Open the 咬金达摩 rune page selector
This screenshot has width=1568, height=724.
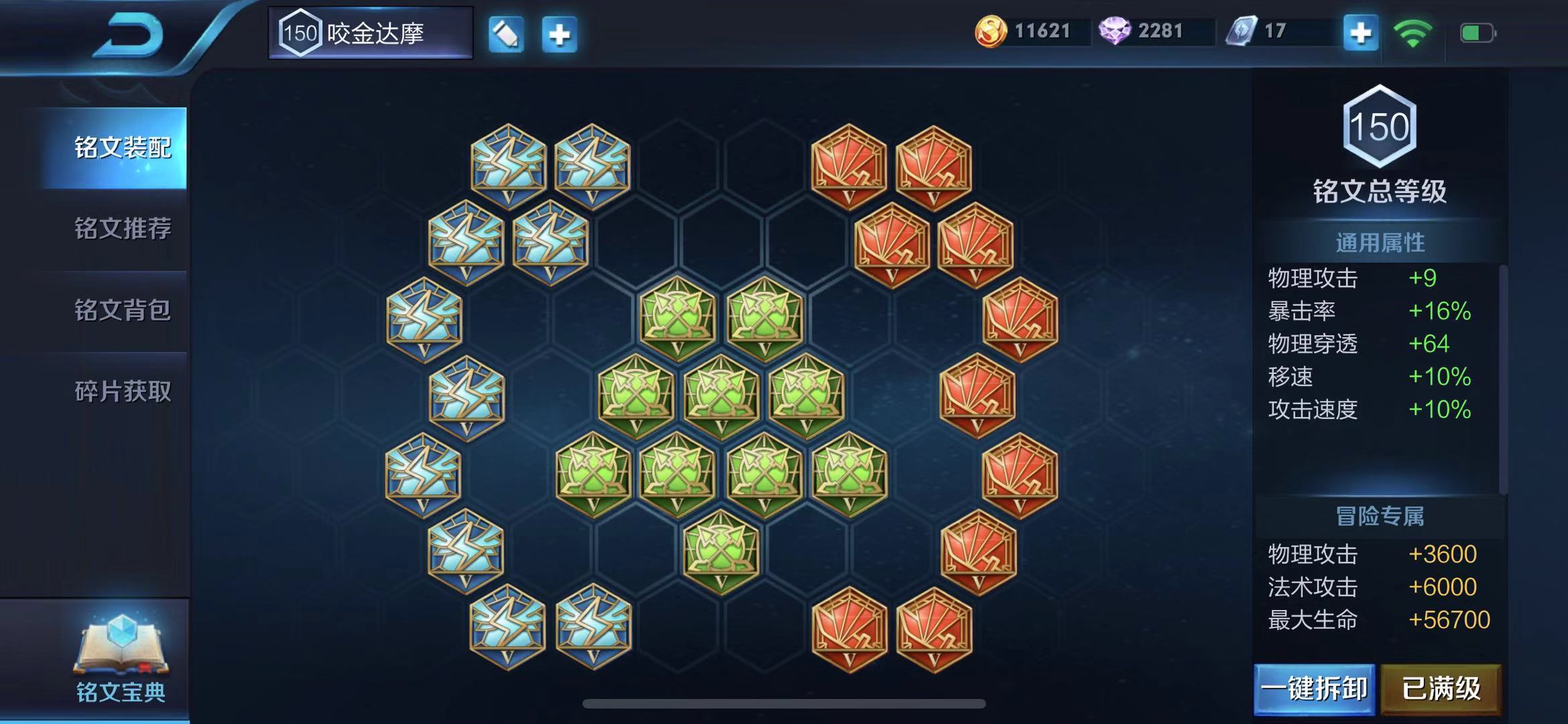[371, 33]
